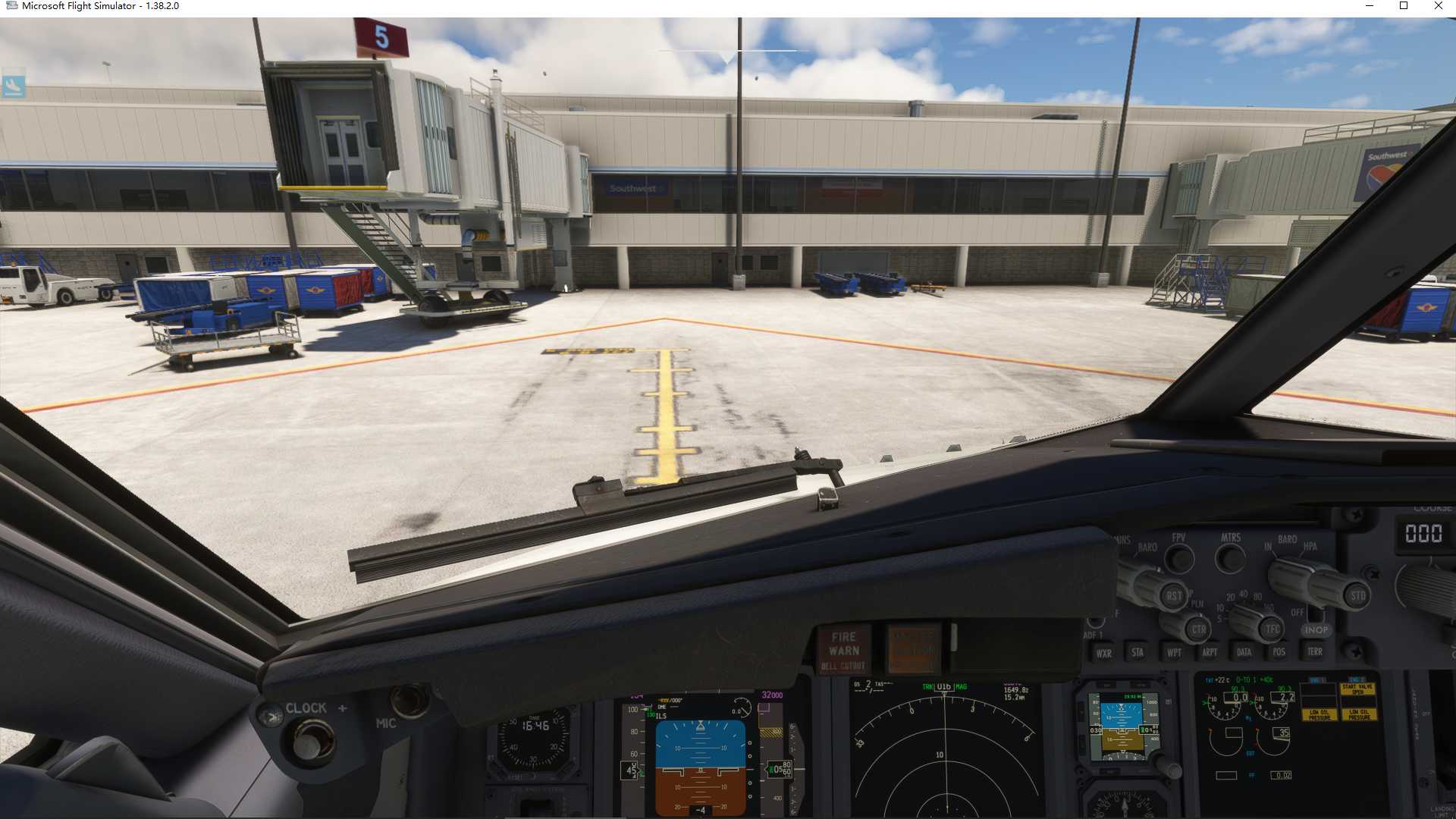
Task: Select the WXR weather radar button
Action: point(1104,654)
